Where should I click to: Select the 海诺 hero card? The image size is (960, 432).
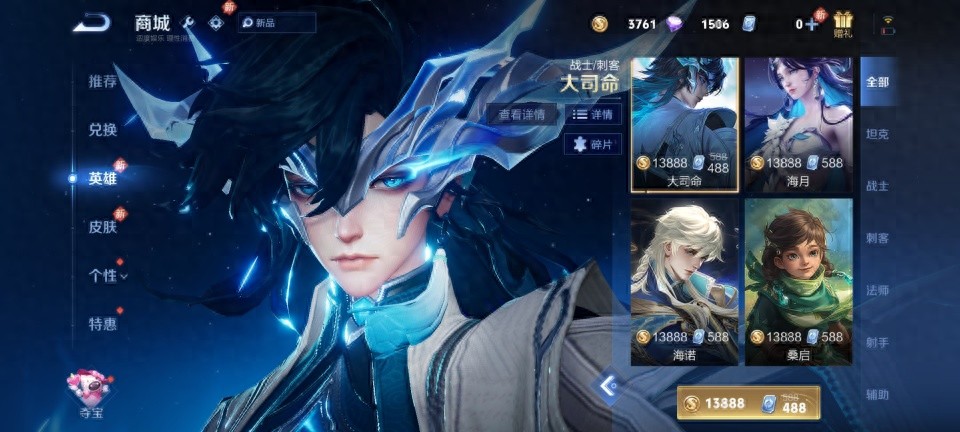click(x=685, y=281)
